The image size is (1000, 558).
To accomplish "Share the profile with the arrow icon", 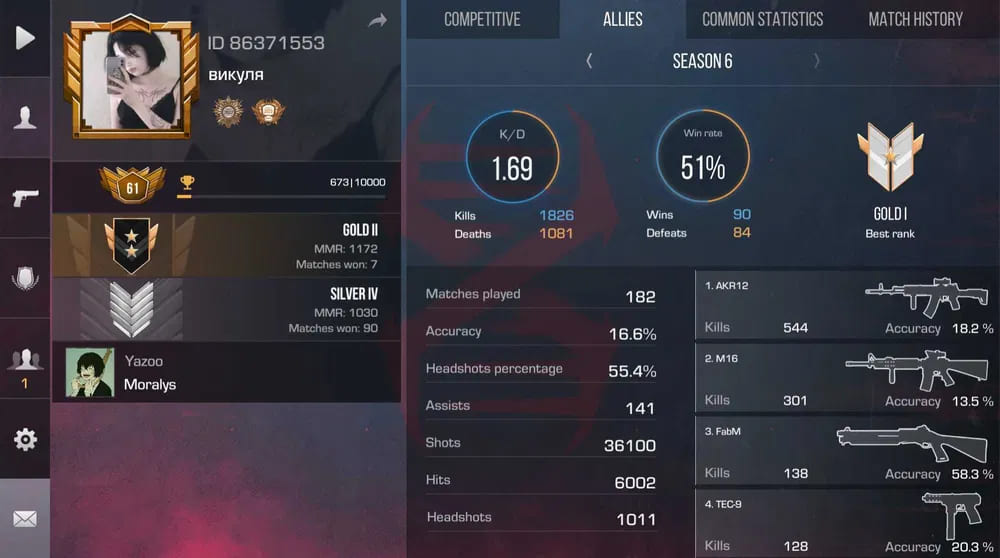I will coord(377,21).
